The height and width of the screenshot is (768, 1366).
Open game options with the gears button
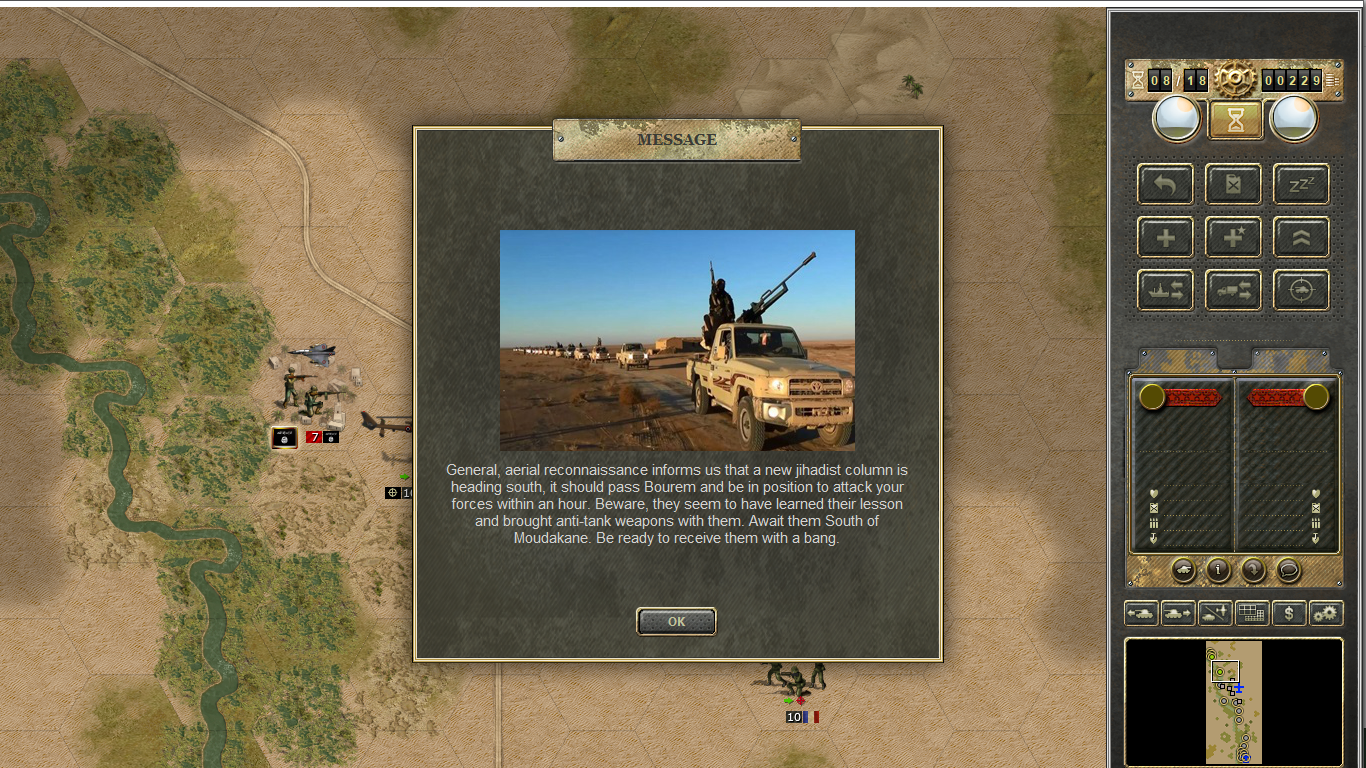[1326, 613]
